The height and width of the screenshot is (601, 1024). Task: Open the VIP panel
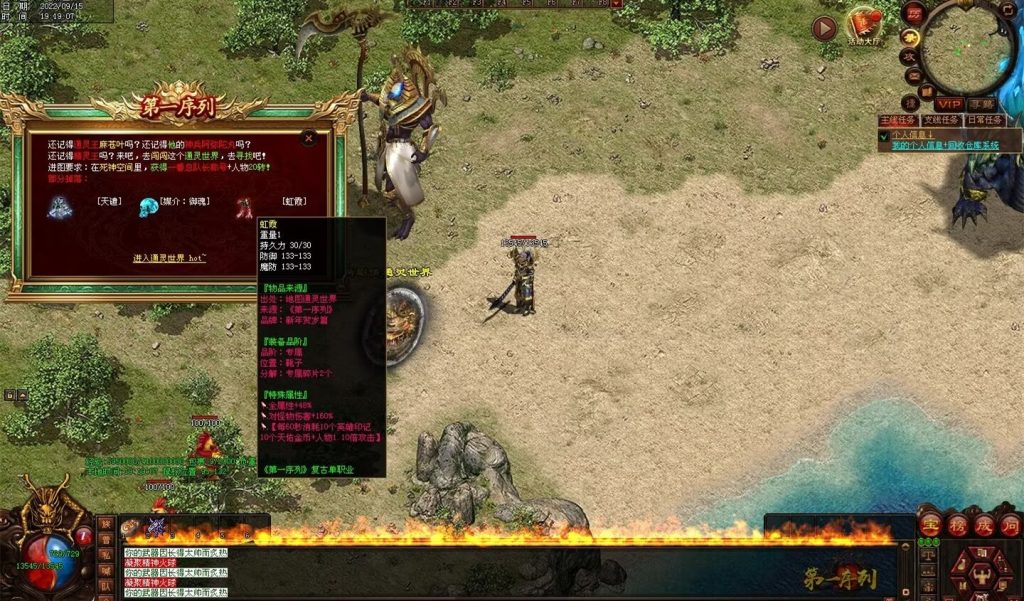[x=948, y=104]
